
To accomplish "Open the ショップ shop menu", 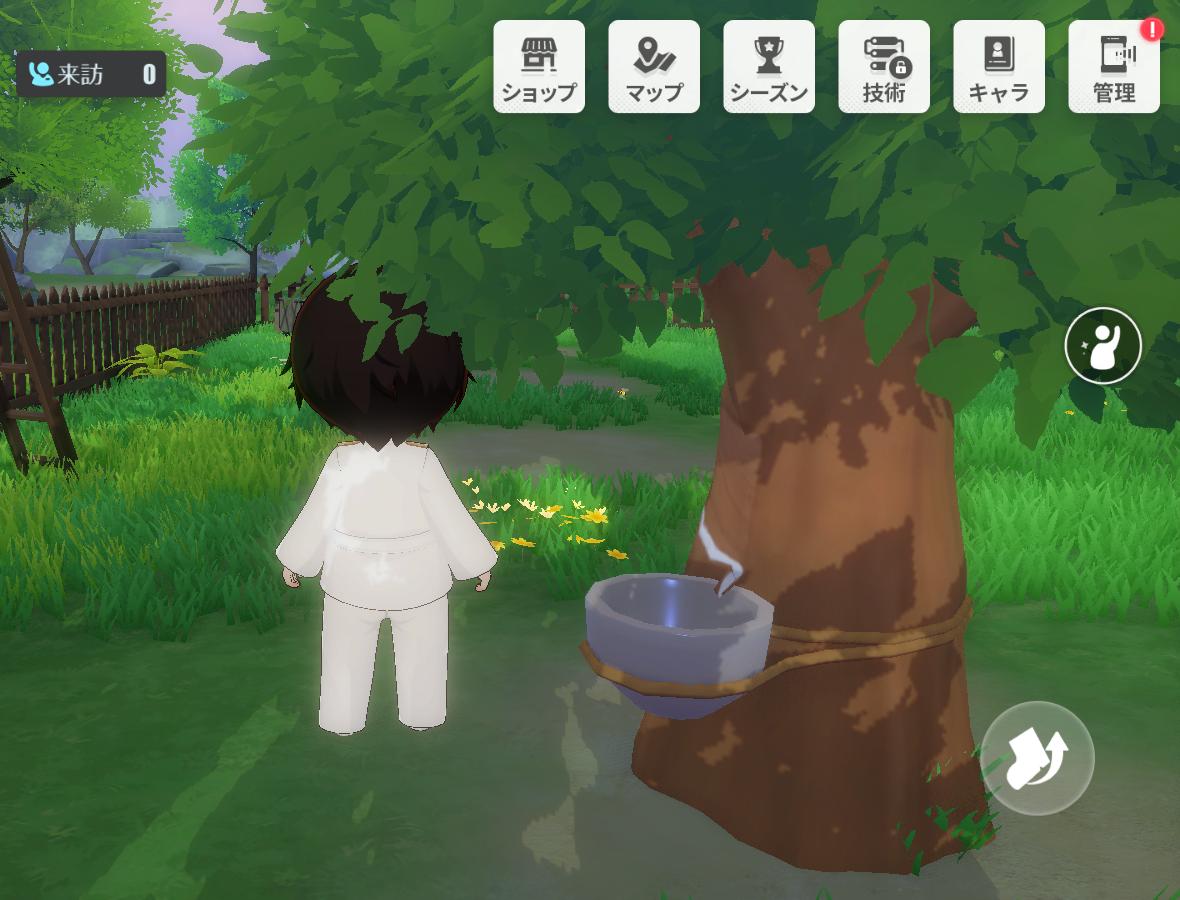I will [x=539, y=67].
